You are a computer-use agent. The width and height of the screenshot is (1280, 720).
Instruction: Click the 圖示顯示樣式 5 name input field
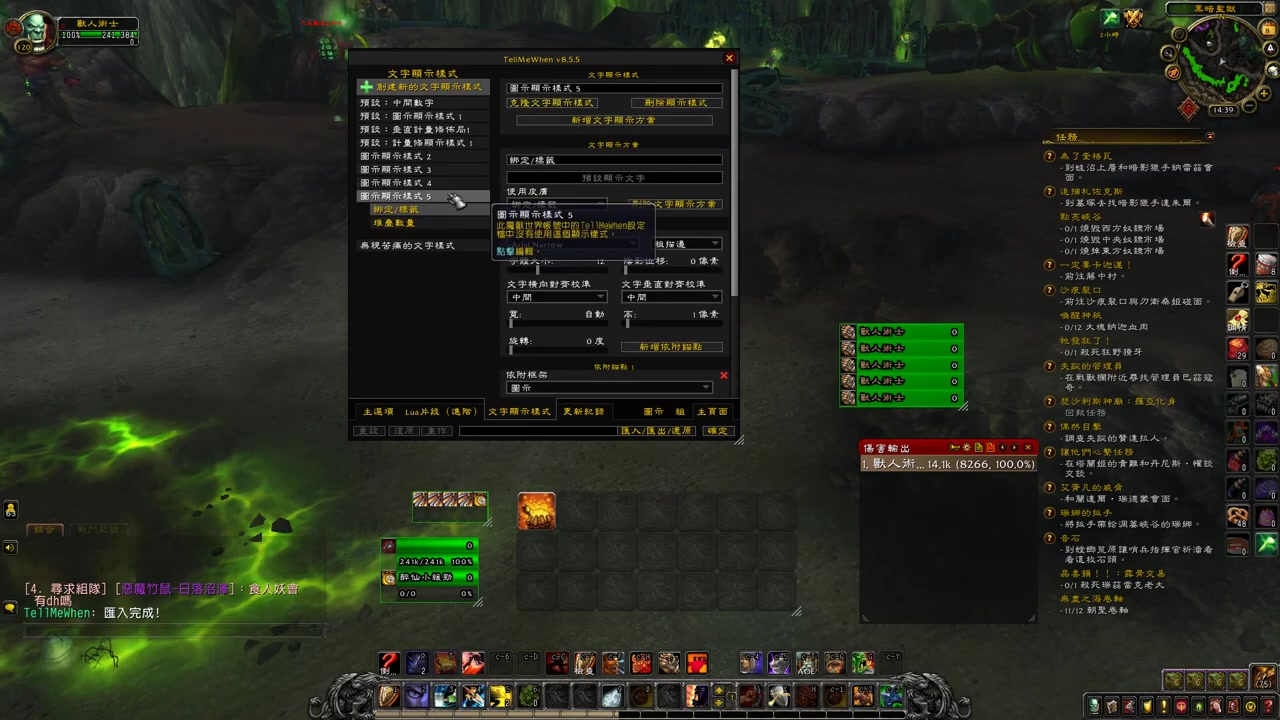613,87
